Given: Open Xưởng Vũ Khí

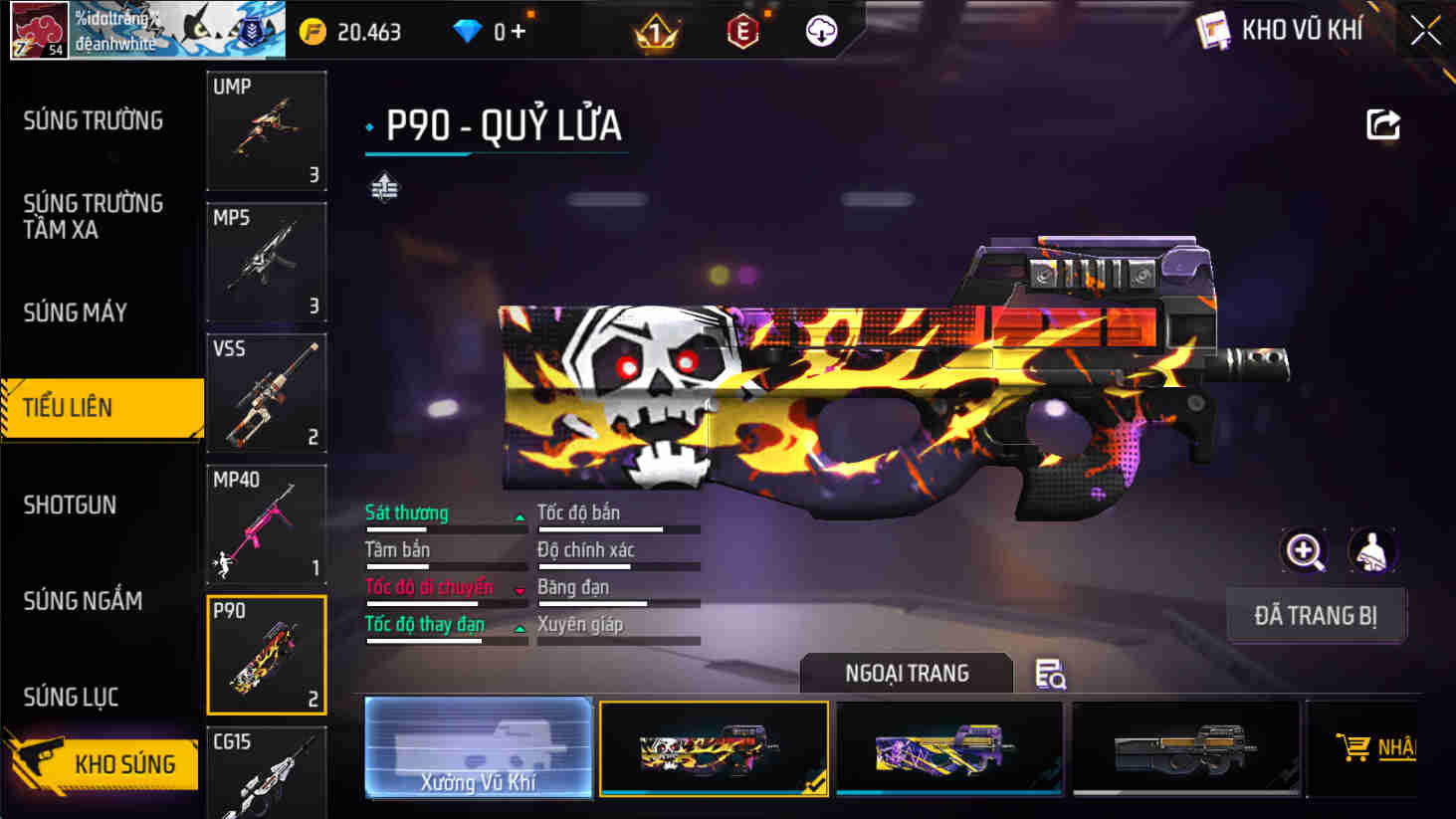Looking at the screenshot, I should [479, 747].
